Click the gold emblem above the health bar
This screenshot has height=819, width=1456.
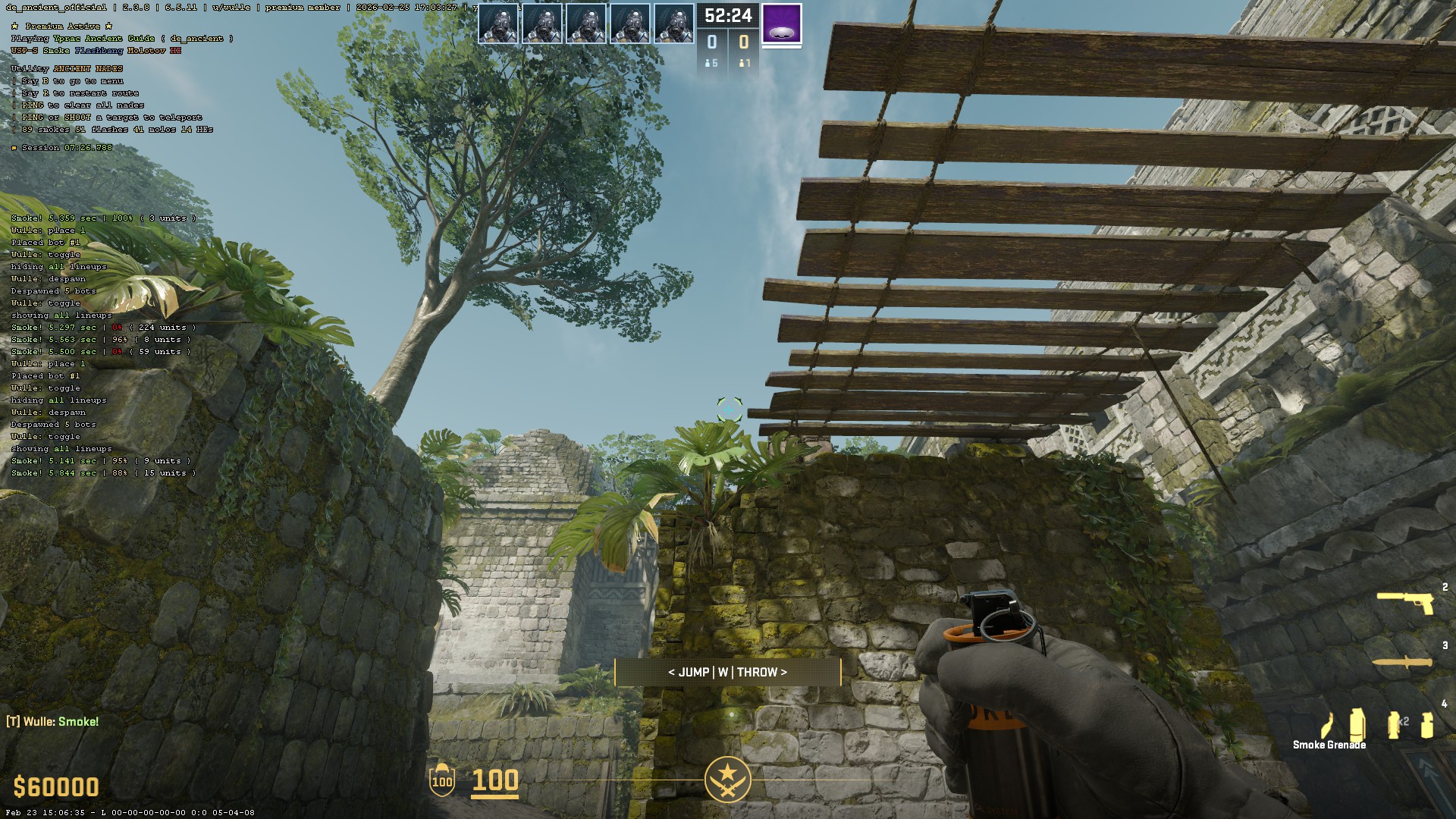tap(729, 778)
